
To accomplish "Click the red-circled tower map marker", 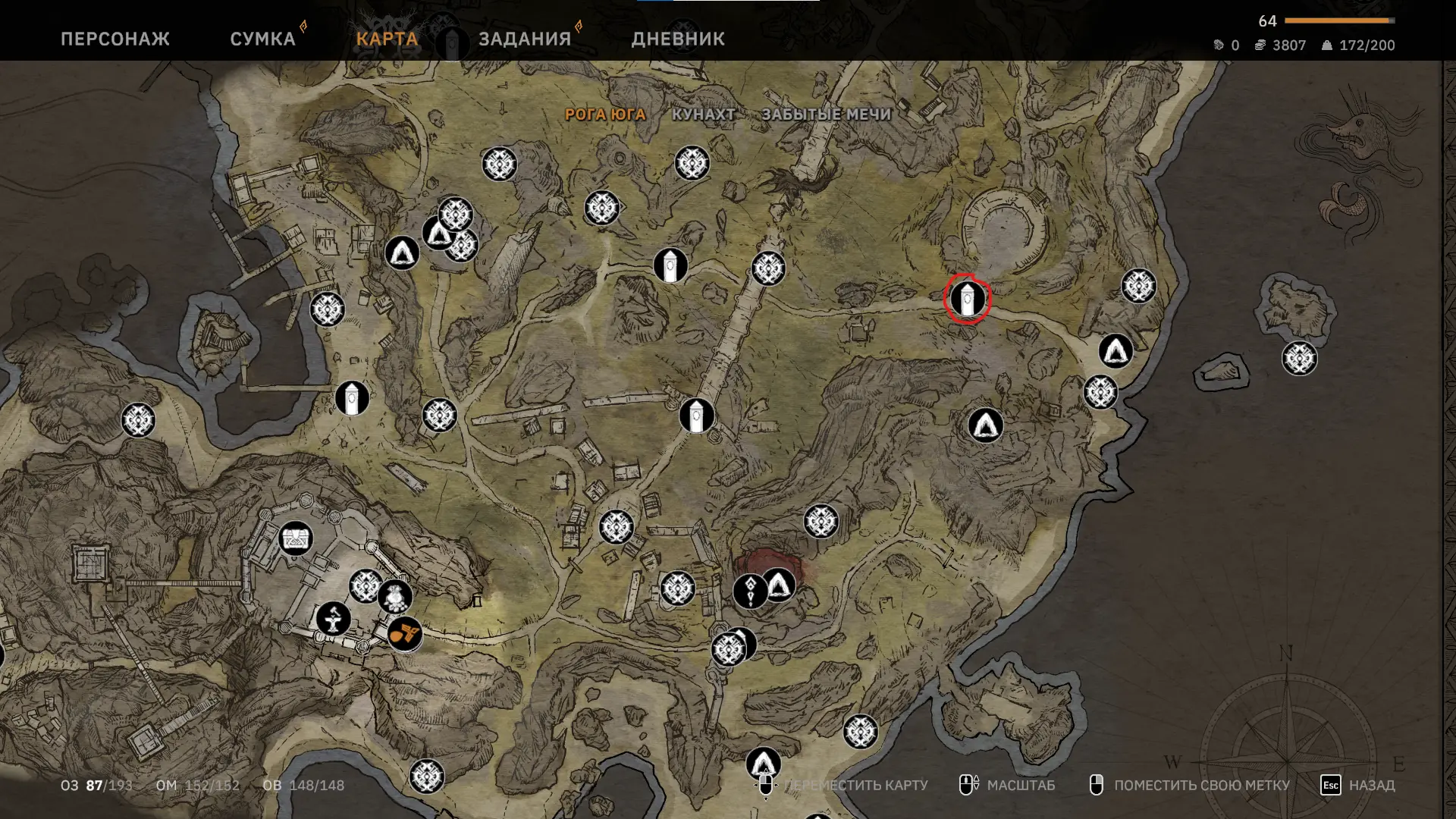I will 967,299.
